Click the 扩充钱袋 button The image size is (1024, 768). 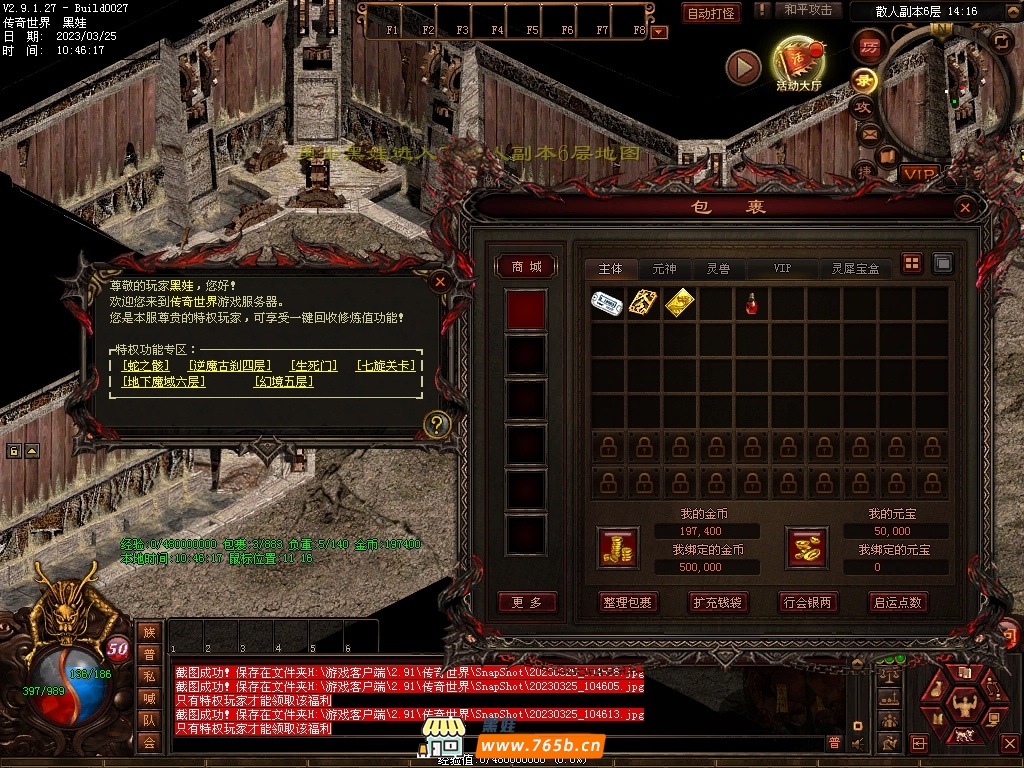[717, 602]
